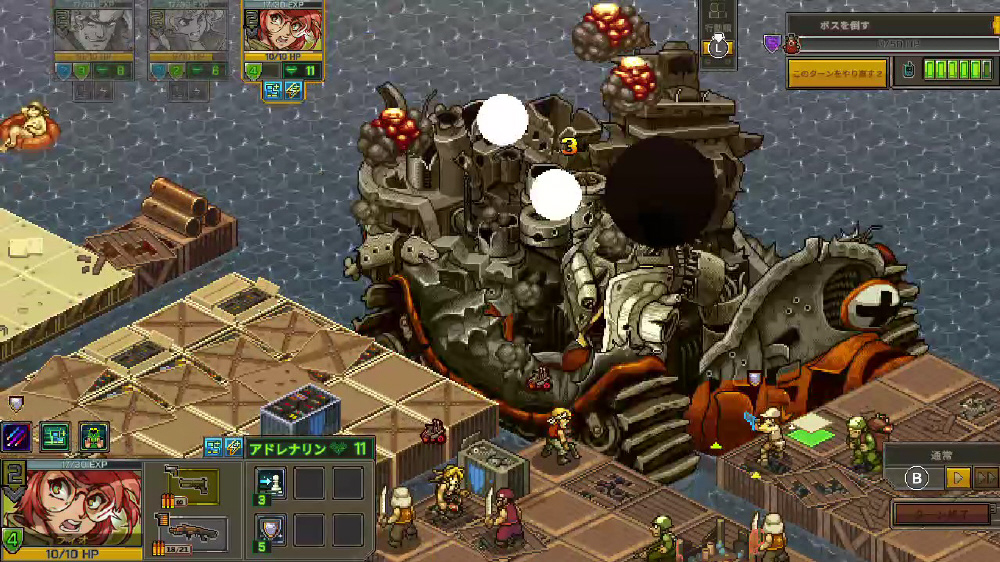1000x562 pixels.
Task: Activate the shield skill costing 5
Action: click(270, 529)
